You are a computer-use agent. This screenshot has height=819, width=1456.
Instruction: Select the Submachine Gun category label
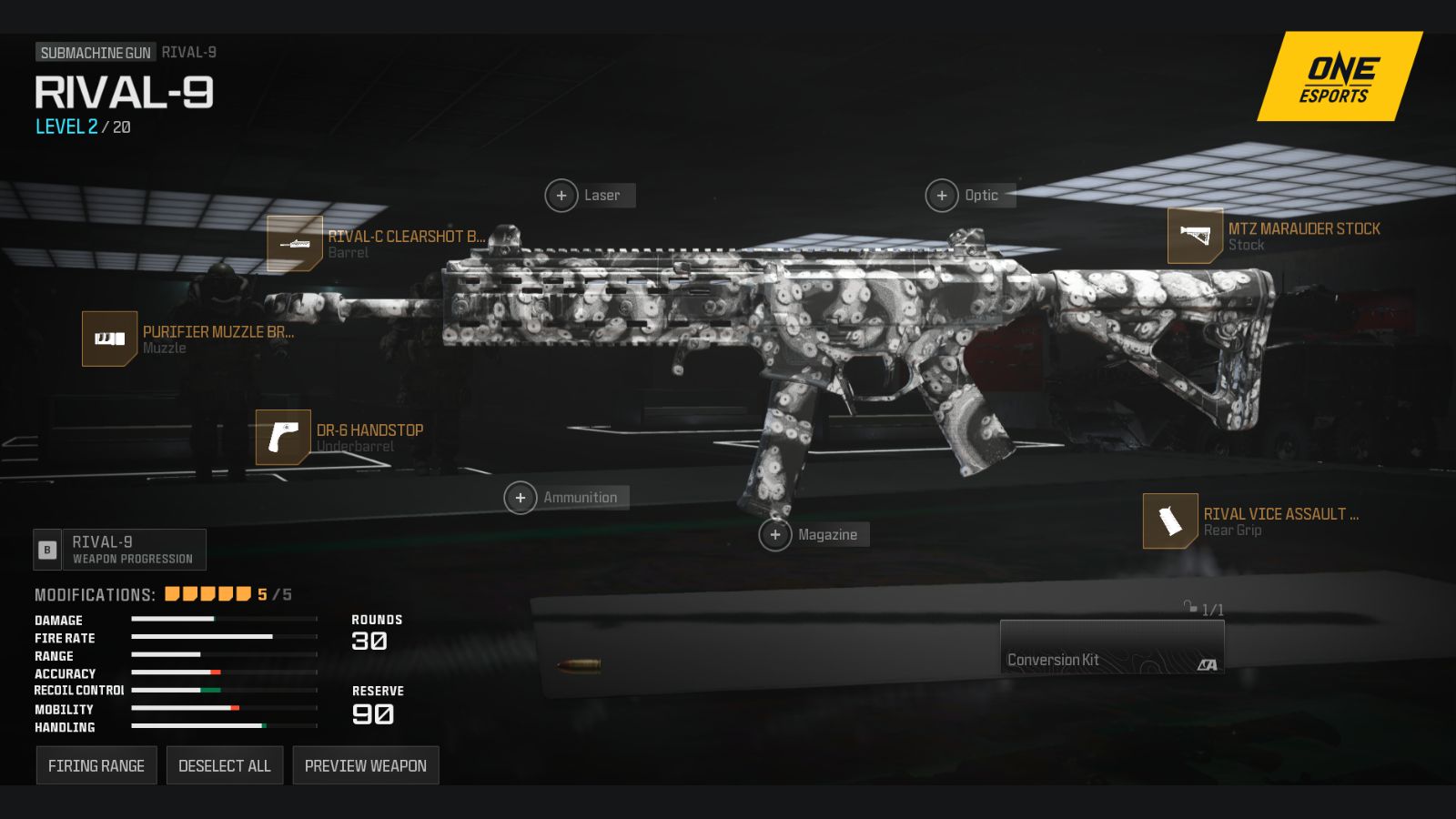[94, 52]
